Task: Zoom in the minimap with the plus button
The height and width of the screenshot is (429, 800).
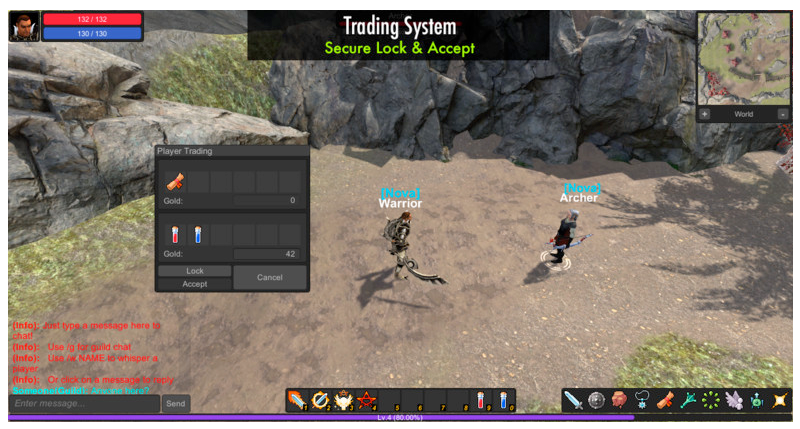Action: click(705, 114)
